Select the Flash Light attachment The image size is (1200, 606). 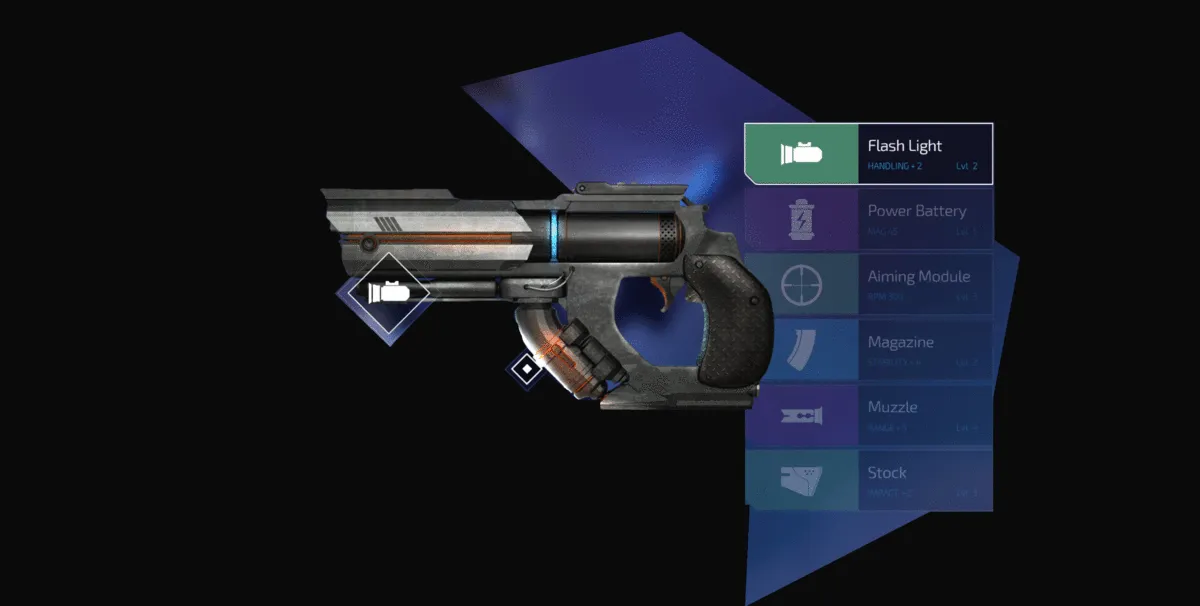tap(868, 154)
